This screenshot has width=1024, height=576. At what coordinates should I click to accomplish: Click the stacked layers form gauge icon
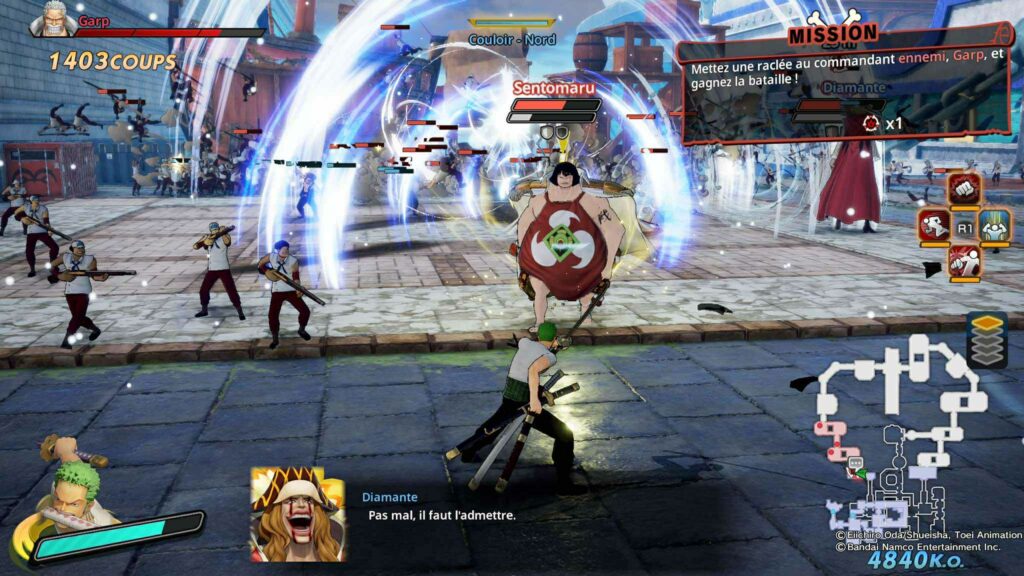[986, 340]
